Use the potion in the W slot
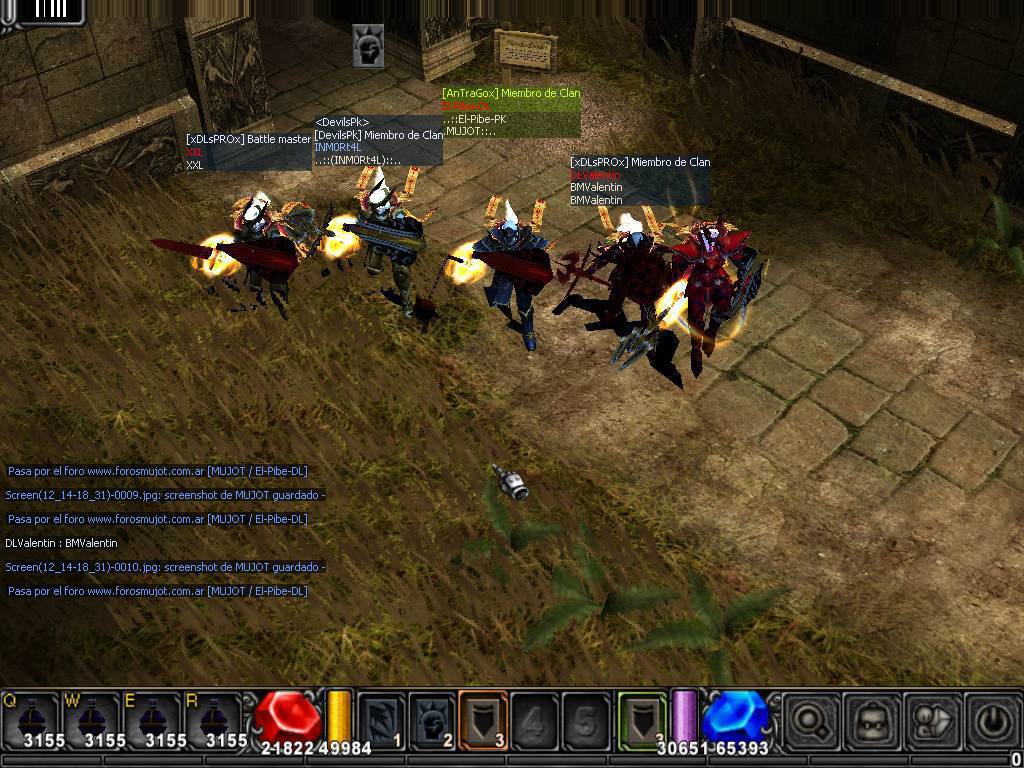Viewport: 1024px width, 768px height. click(91, 718)
